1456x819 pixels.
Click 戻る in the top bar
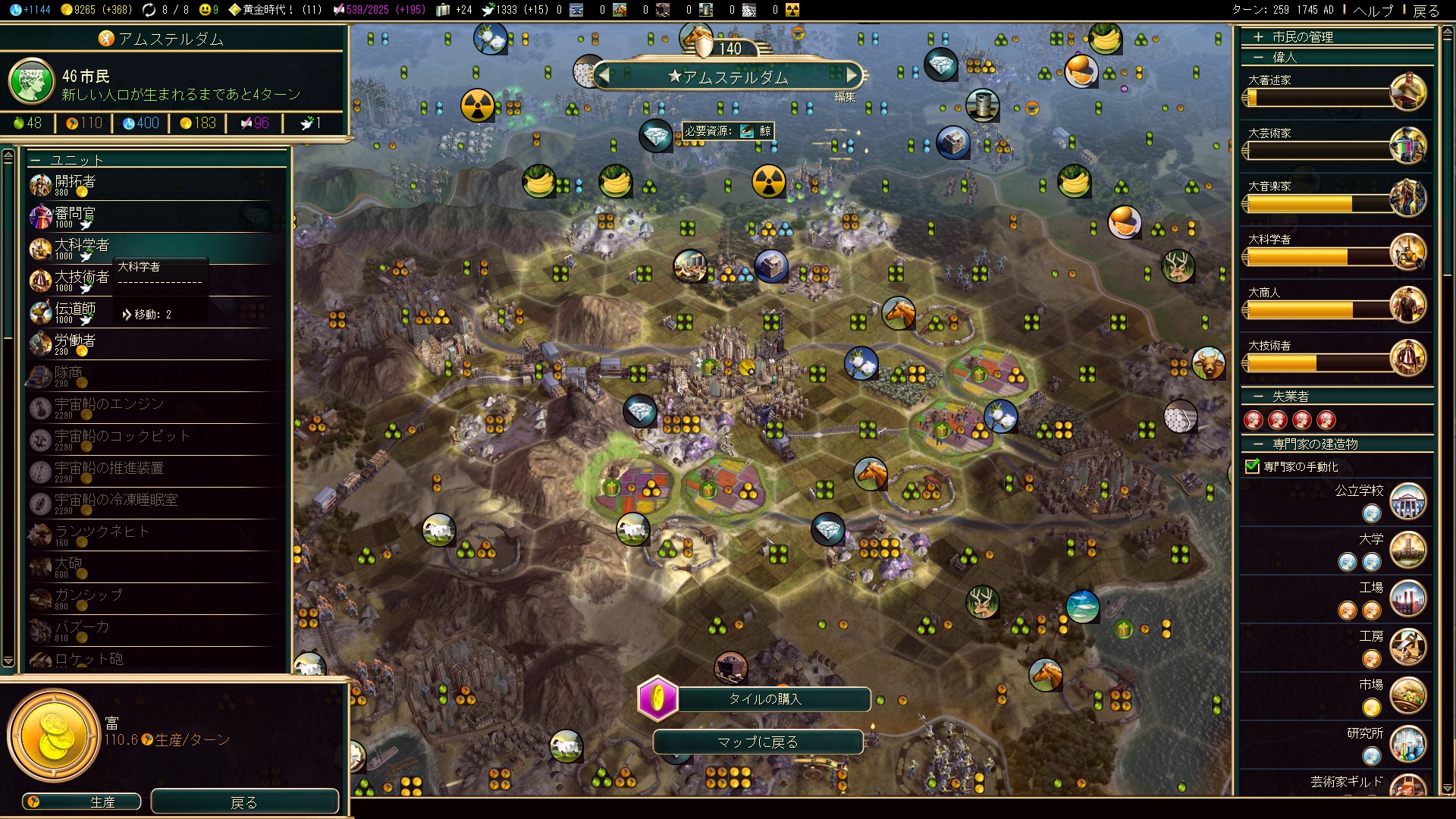[1426, 10]
